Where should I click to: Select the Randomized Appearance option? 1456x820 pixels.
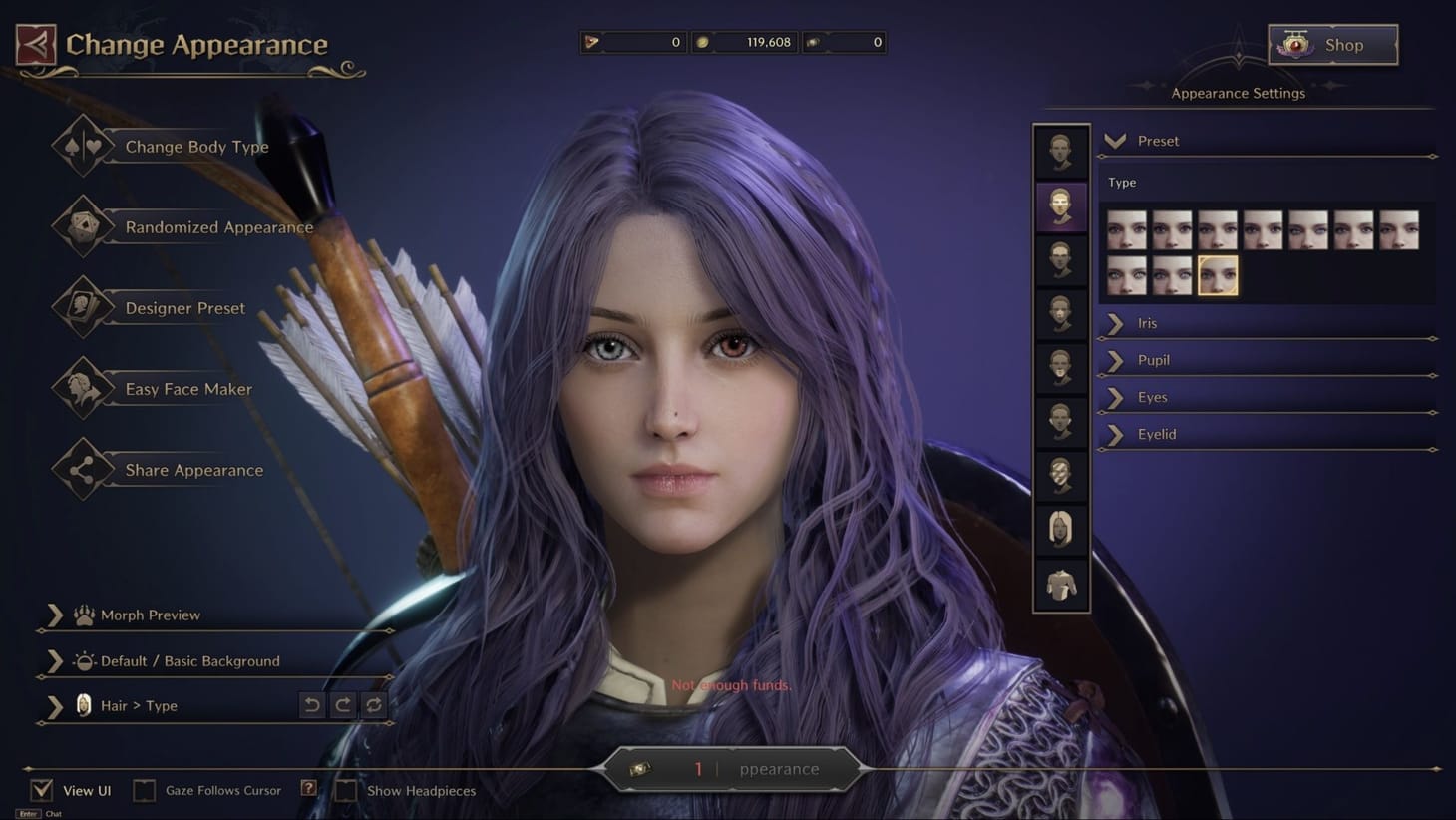217,227
